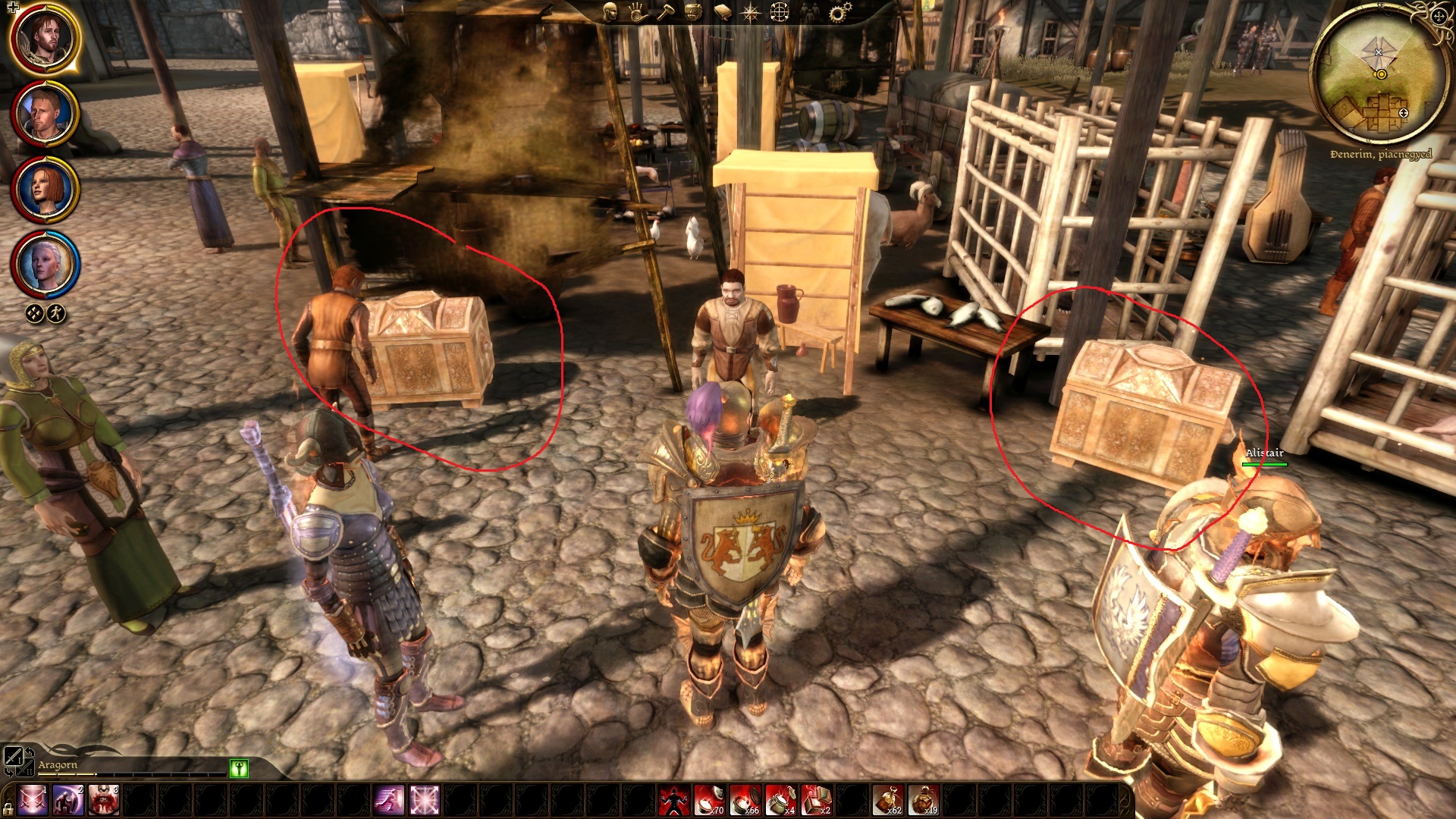
Task: Use the flask item with 62 count
Action: tap(888, 801)
